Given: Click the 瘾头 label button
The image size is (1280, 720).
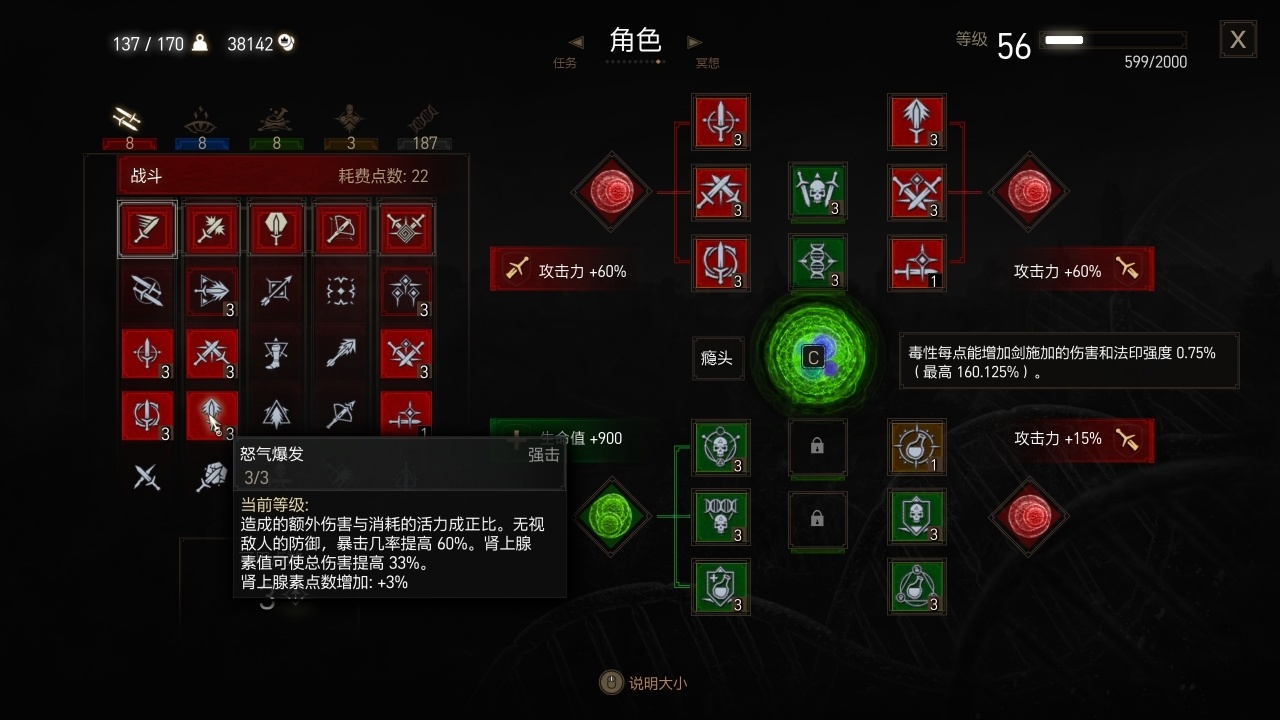Looking at the screenshot, I should 717,358.
